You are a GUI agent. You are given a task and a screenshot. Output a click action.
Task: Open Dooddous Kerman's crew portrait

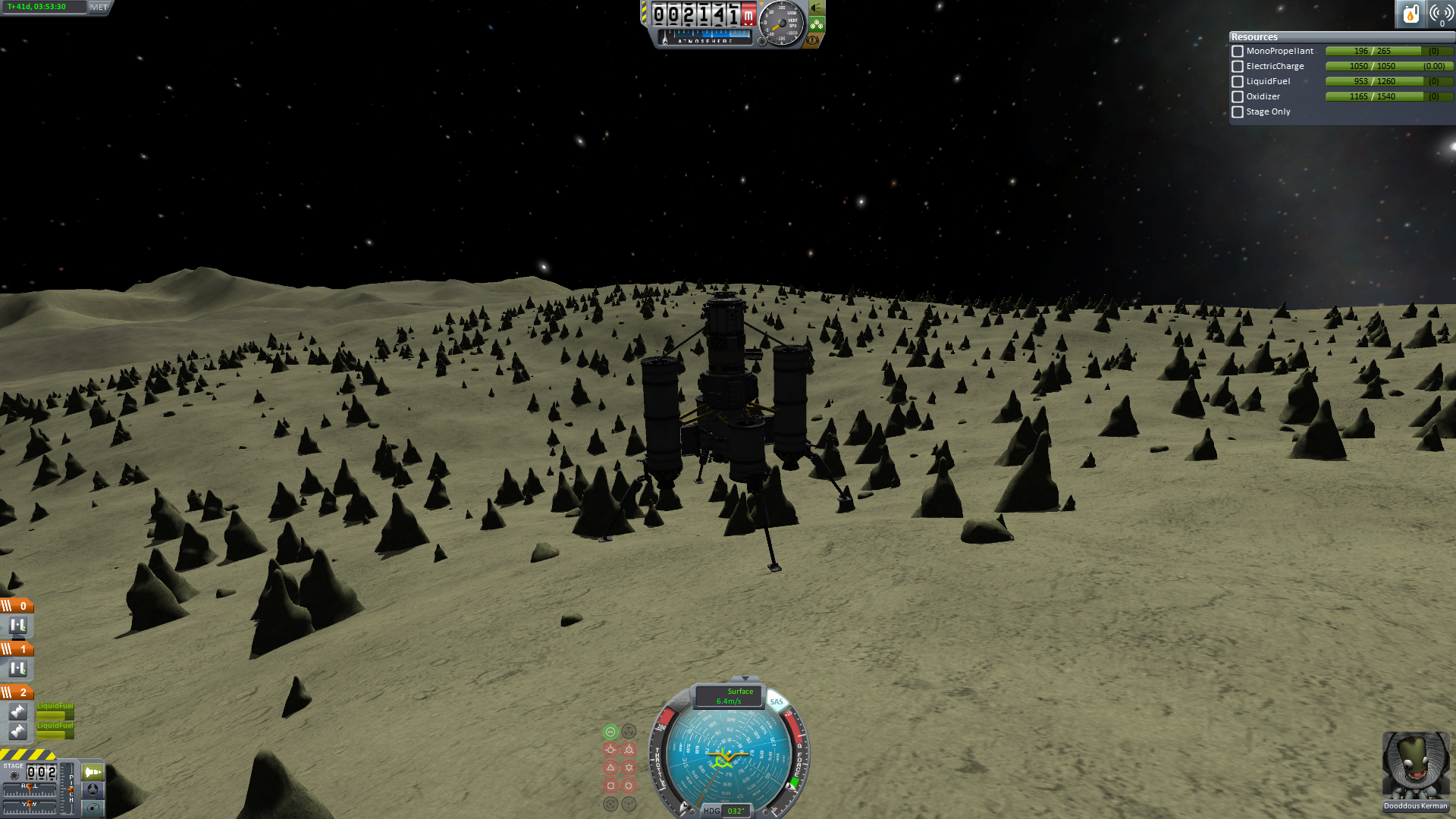[x=1415, y=766]
